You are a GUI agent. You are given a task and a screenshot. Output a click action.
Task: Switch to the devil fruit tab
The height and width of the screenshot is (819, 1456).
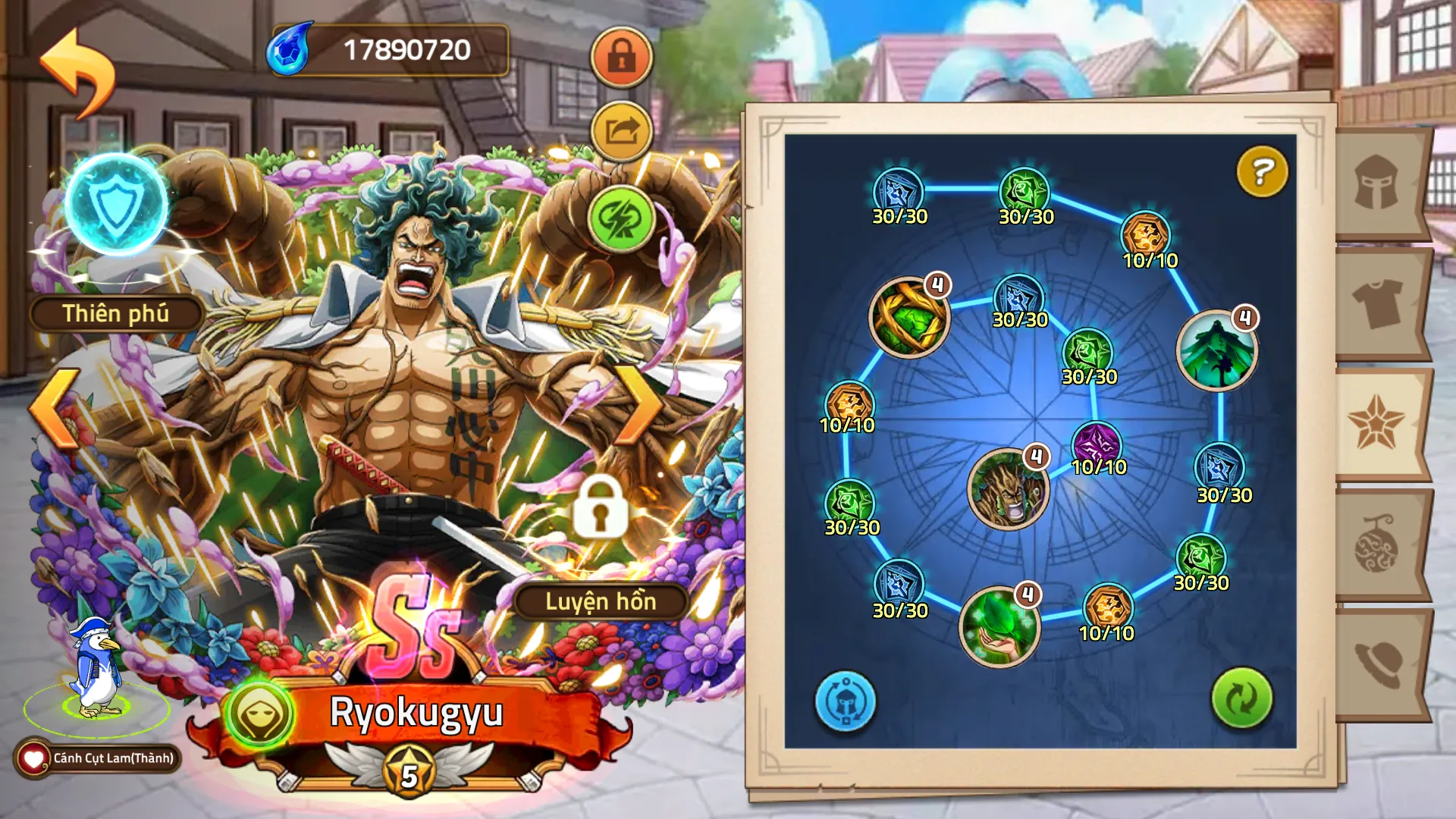point(1376,544)
